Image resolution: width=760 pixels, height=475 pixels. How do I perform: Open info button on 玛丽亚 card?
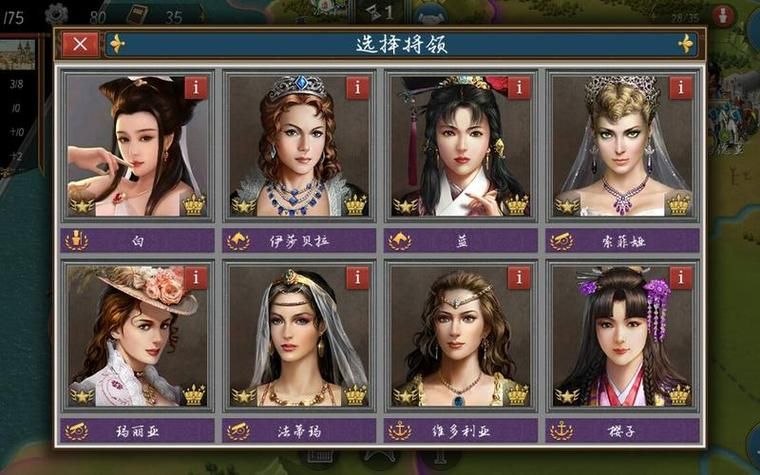(196, 278)
